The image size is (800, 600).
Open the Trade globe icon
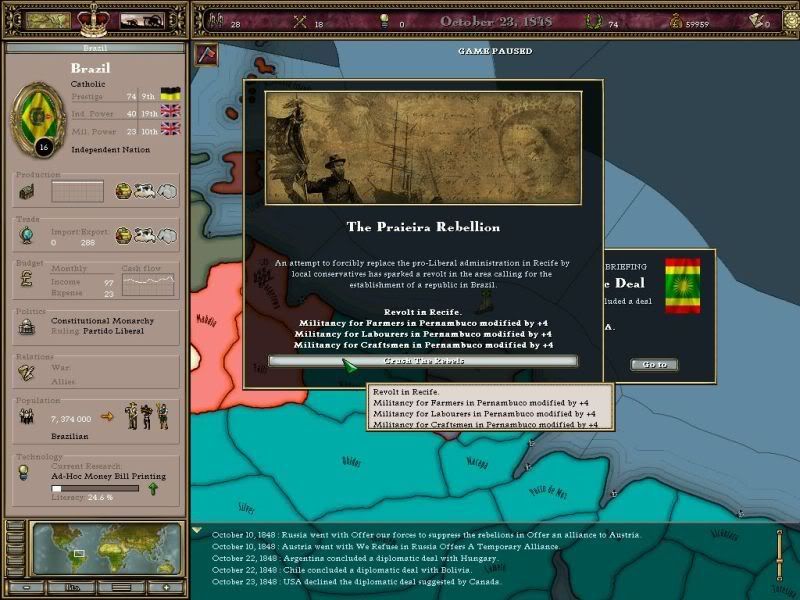point(27,234)
